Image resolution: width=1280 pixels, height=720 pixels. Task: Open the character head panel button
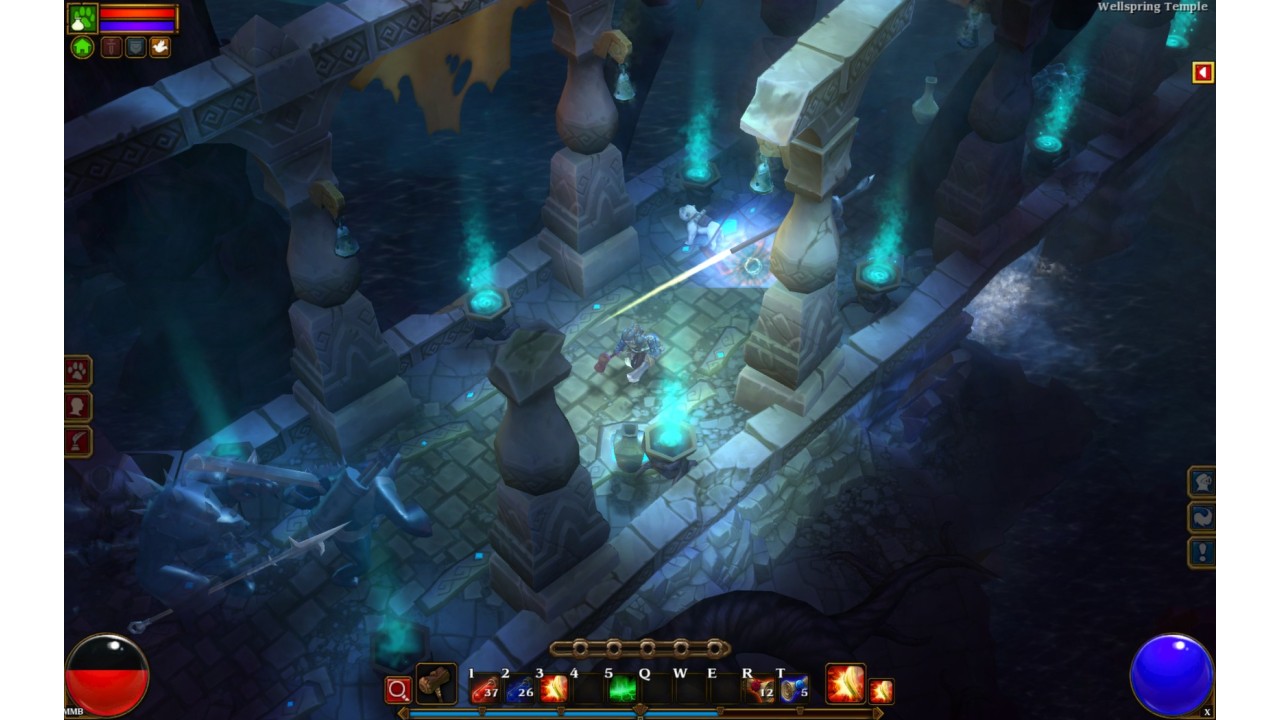(x=78, y=407)
